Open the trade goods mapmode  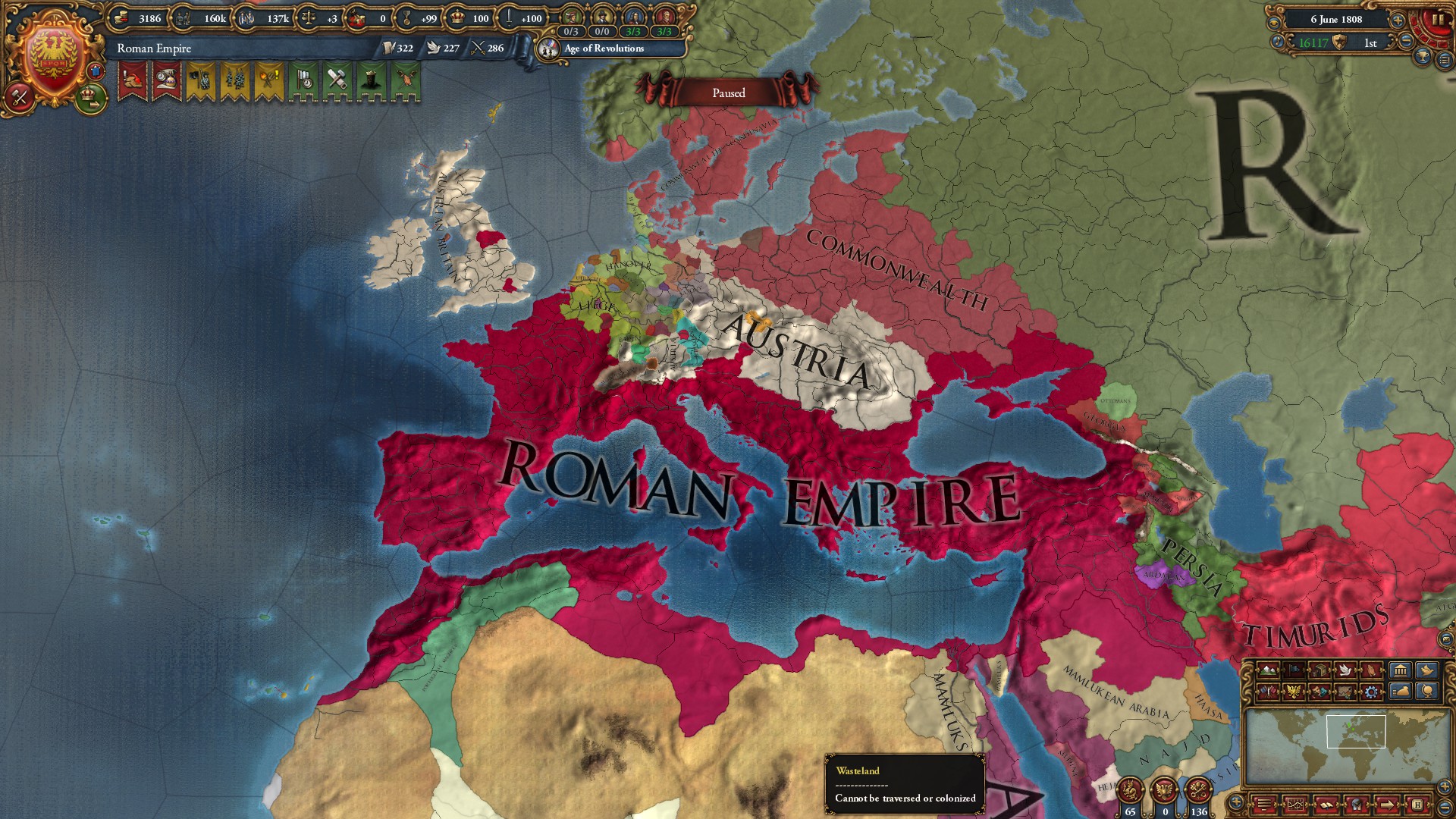pyautogui.click(x=1319, y=670)
